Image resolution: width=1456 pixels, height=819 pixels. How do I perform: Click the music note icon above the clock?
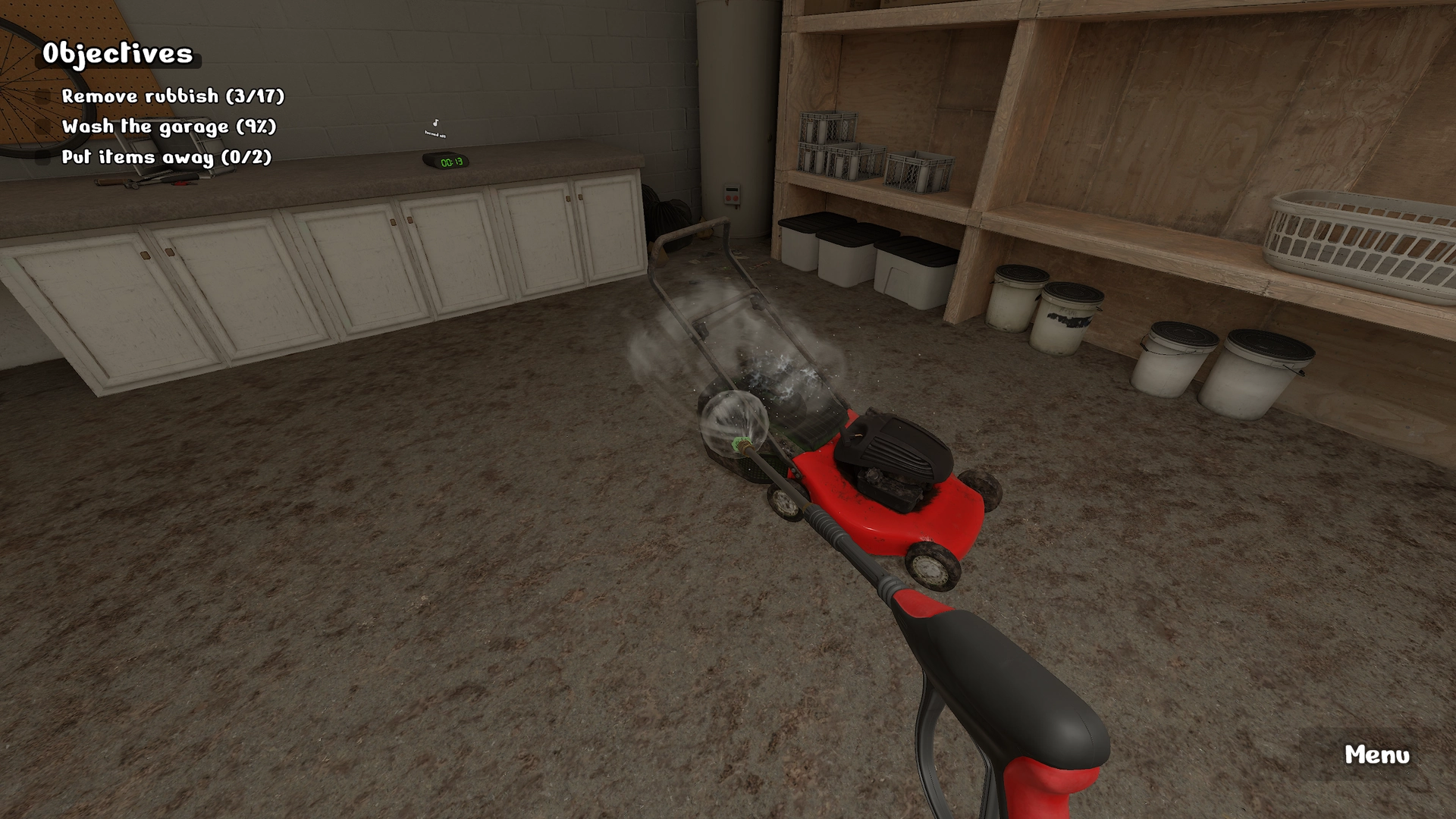[435, 122]
